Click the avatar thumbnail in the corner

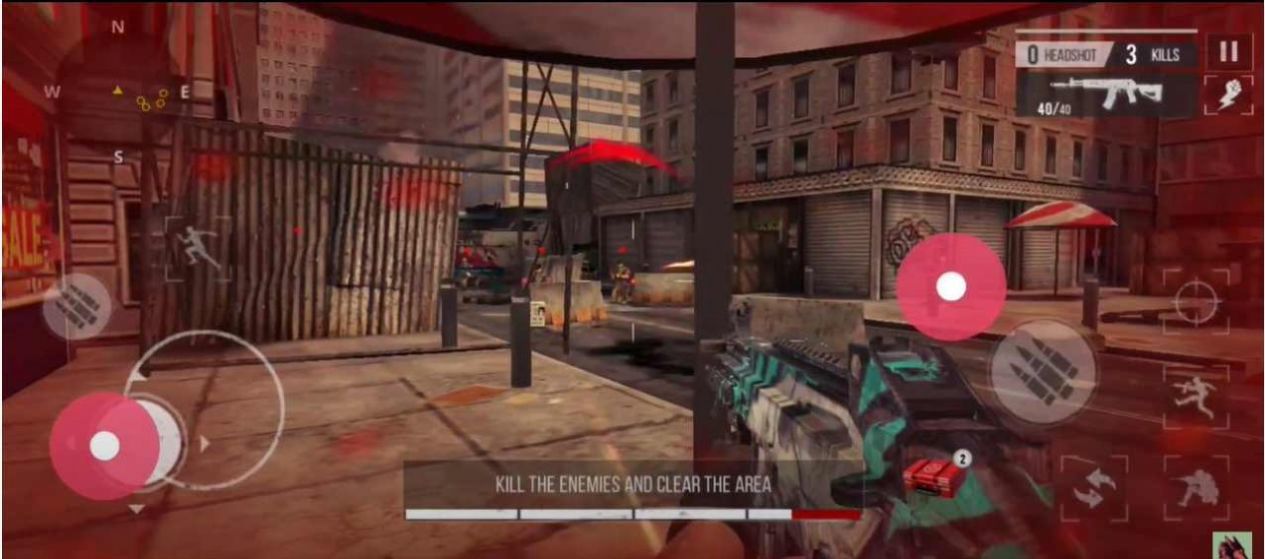coord(1231,545)
